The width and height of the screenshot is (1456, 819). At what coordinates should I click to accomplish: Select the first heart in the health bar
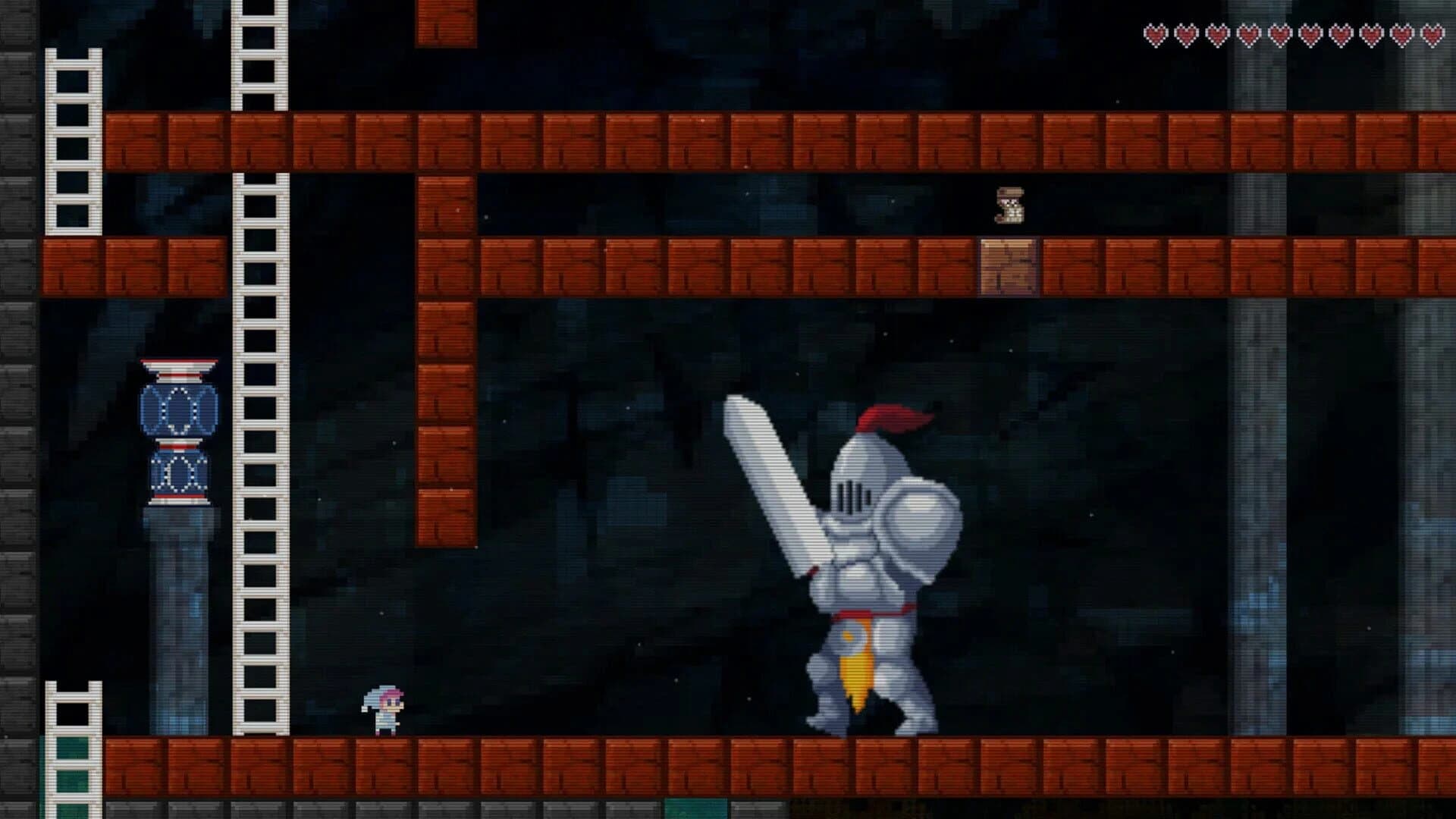tap(1154, 34)
